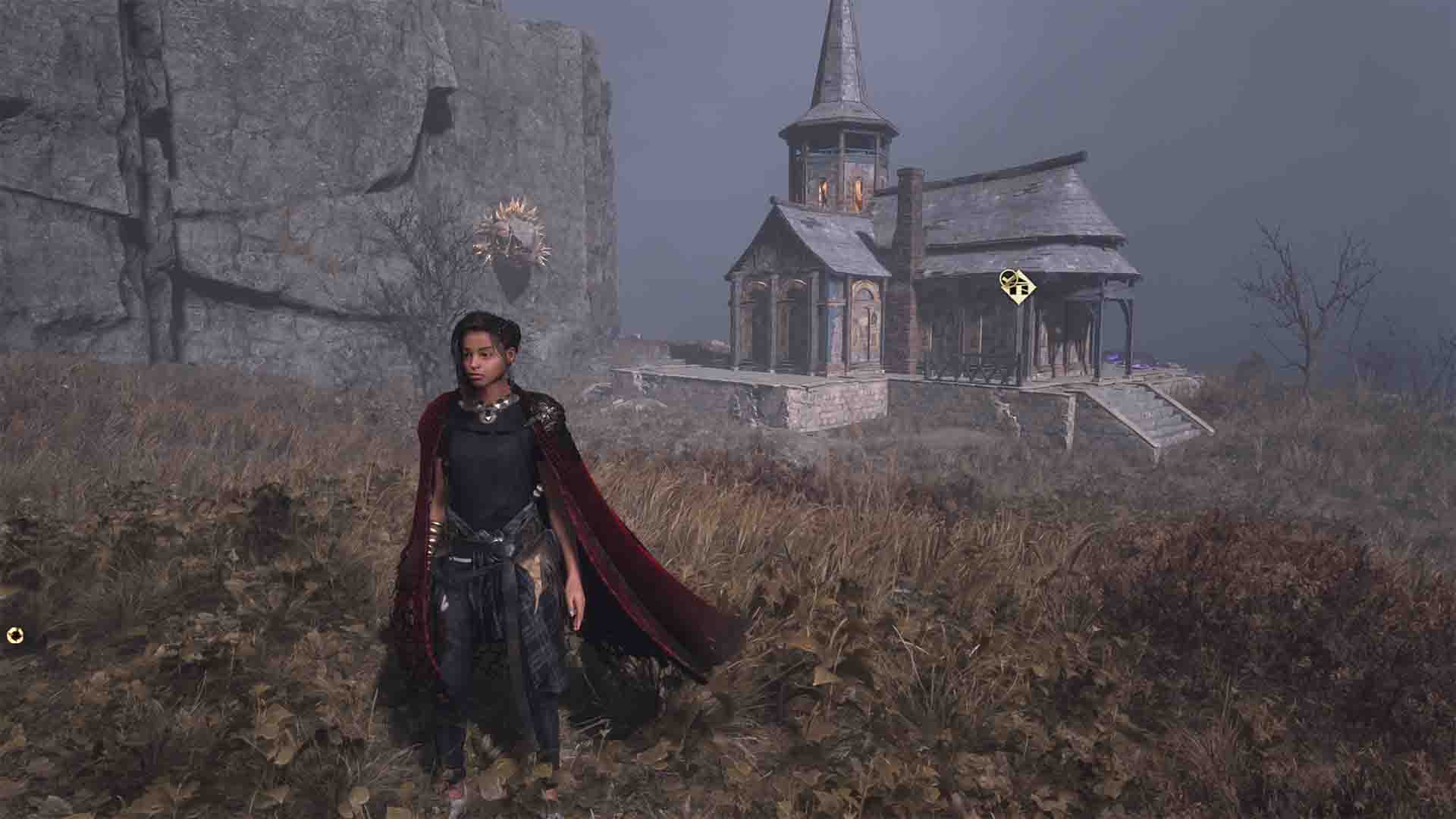Click the checkmark circle on the objective marker
Image resolution: width=1456 pixels, height=819 pixels.
click(1009, 279)
